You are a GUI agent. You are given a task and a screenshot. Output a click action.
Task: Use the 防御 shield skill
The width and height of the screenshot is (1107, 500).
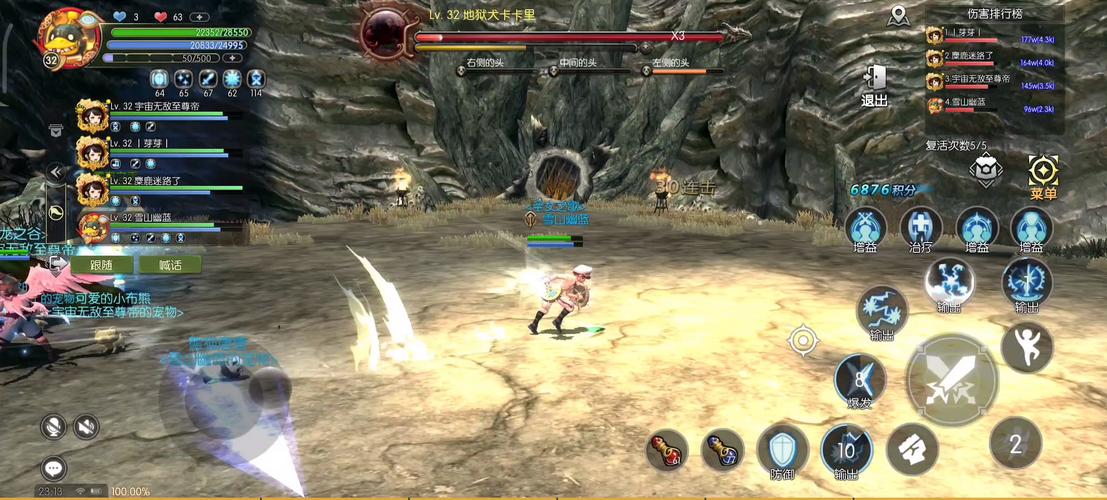(x=782, y=450)
